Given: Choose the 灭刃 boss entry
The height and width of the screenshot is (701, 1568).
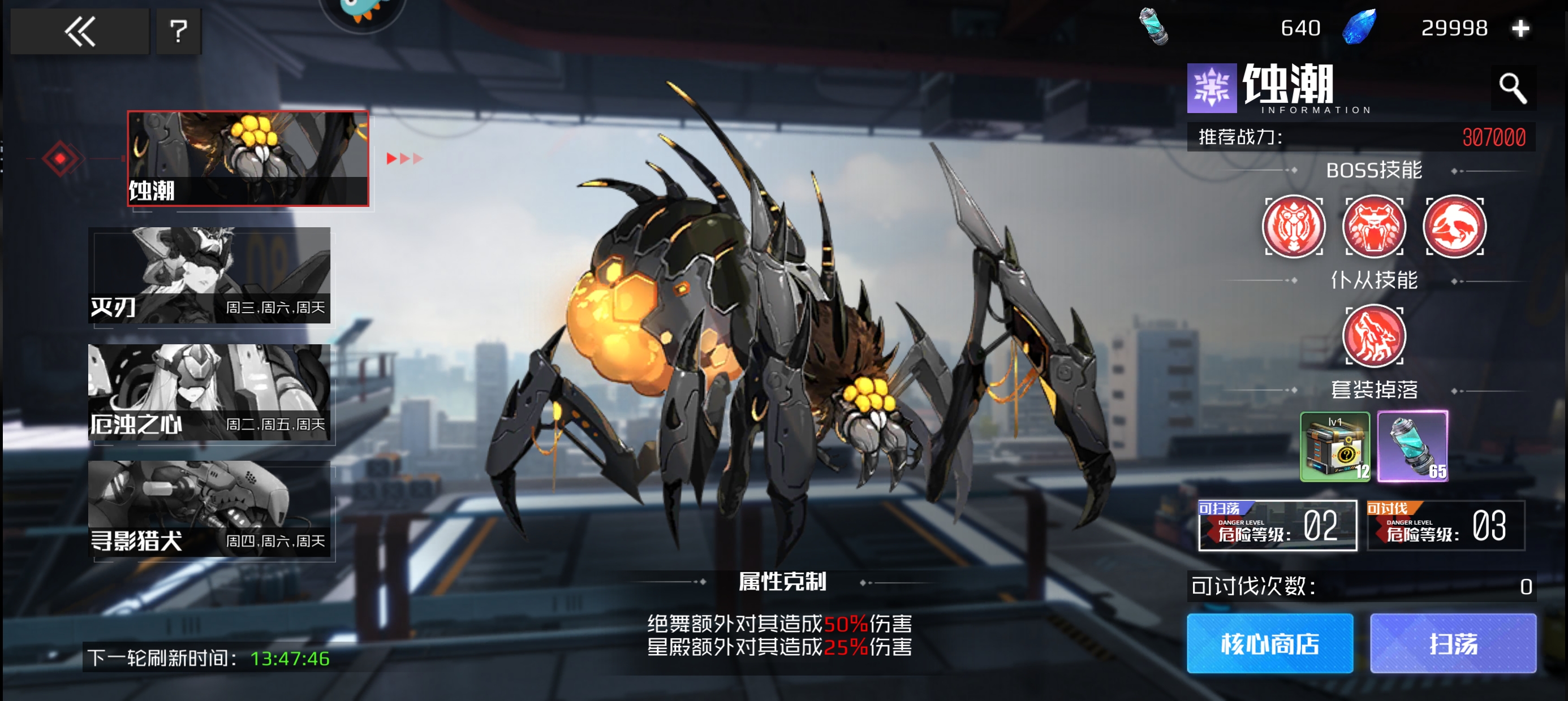Looking at the screenshot, I should 209,275.
